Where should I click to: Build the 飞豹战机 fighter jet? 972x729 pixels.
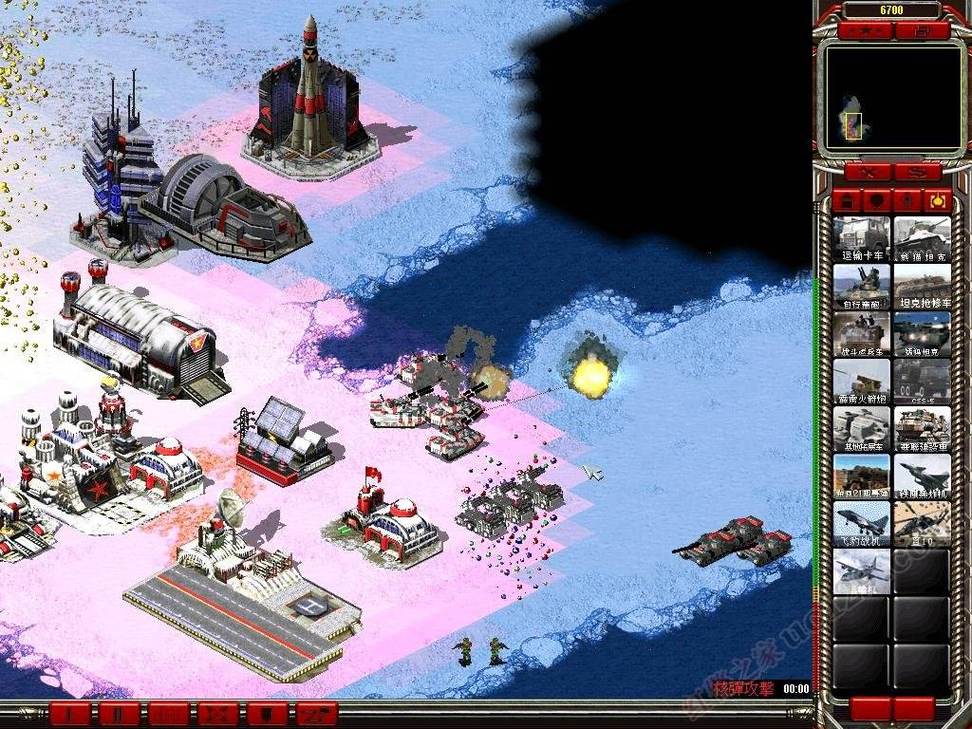coord(862,524)
